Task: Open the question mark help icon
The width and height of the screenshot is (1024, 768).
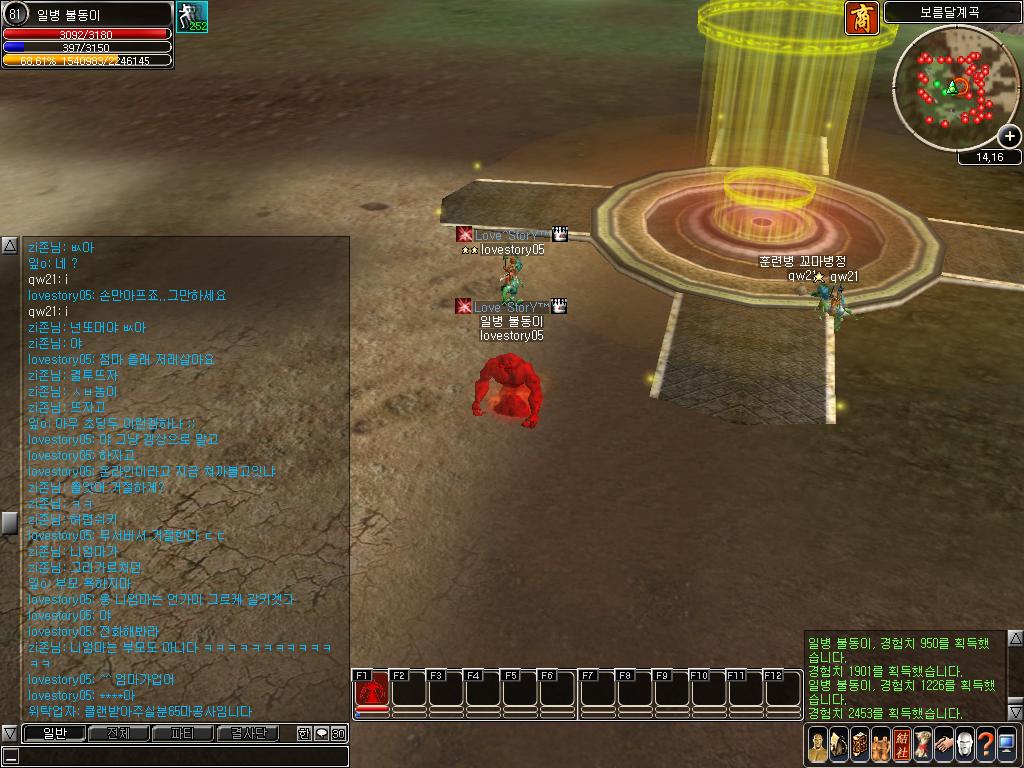Action: pos(985,743)
